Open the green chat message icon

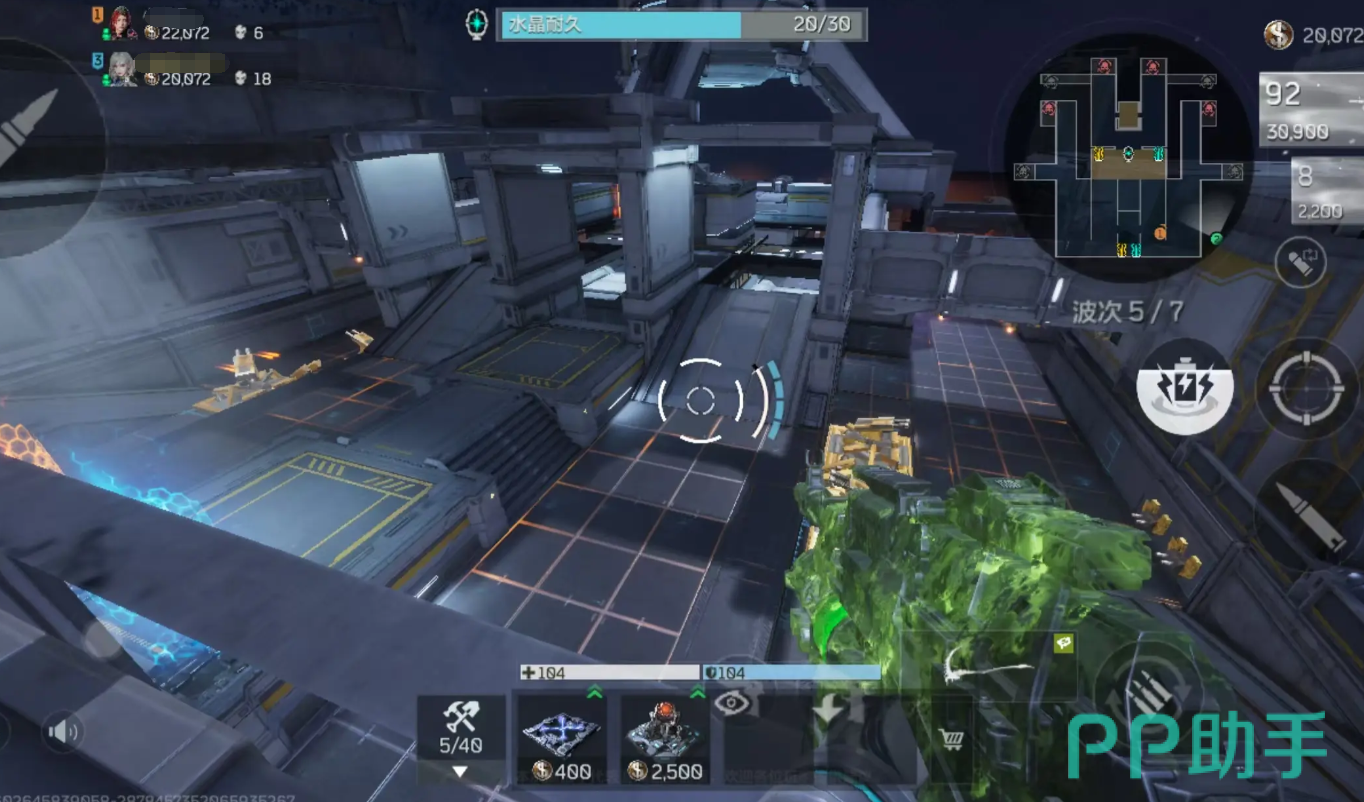coord(1063,643)
